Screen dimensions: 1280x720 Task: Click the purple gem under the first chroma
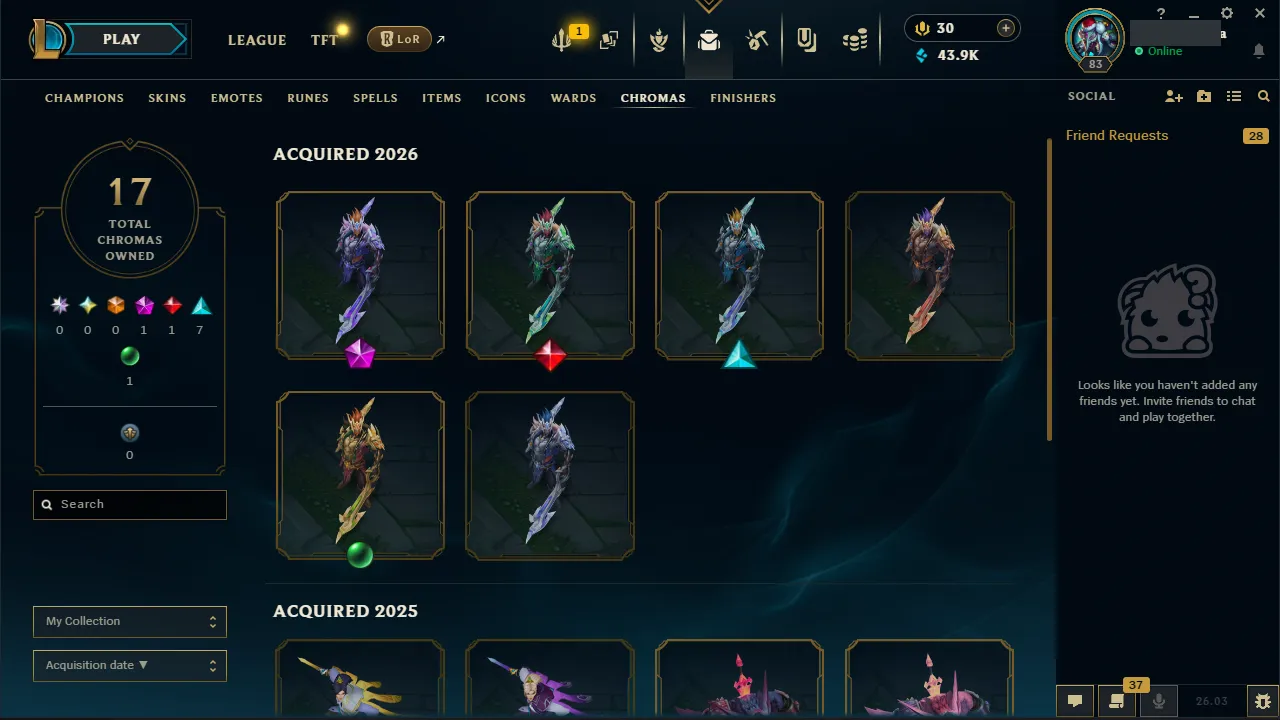[x=360, y=356]
